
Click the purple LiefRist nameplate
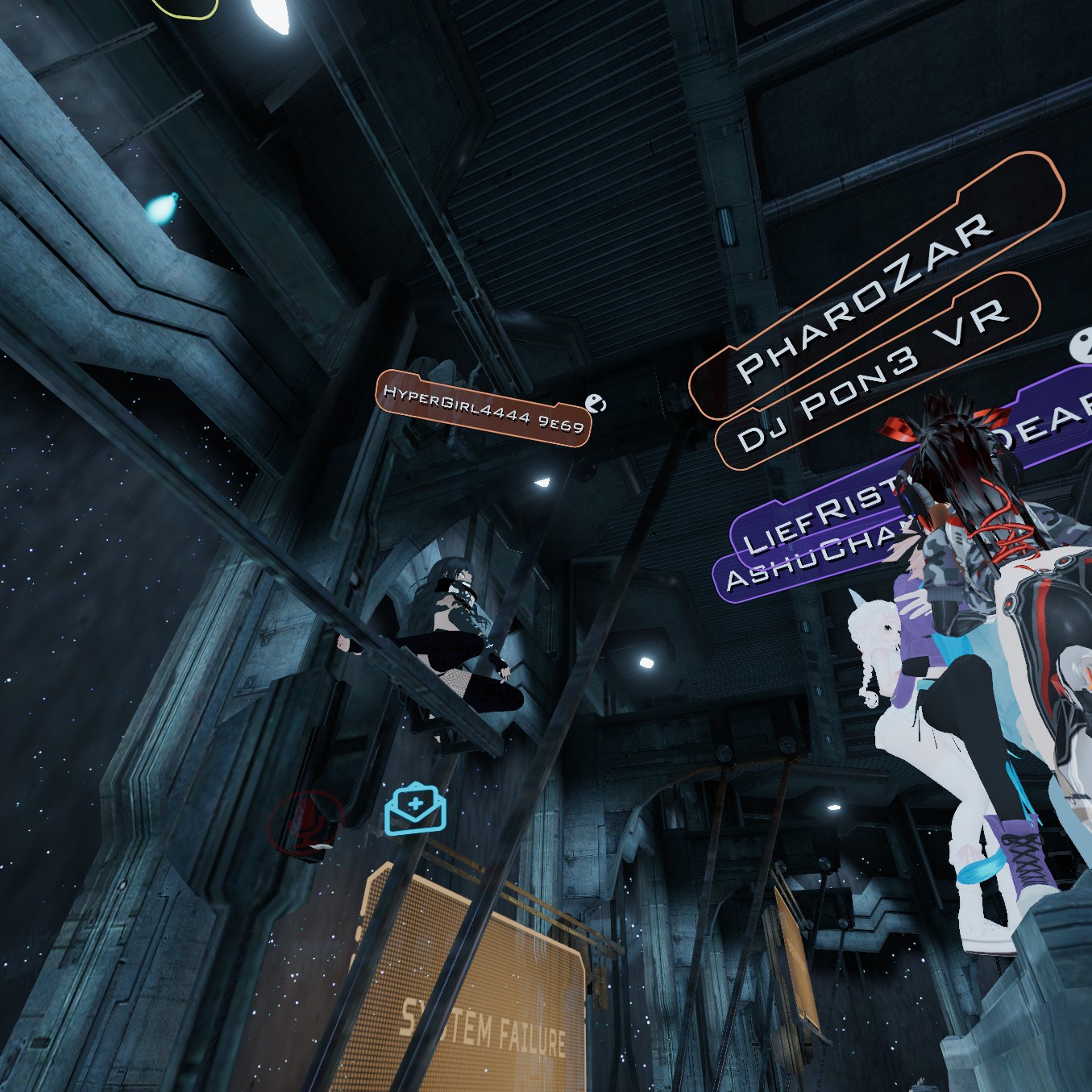tap(814, 516)
